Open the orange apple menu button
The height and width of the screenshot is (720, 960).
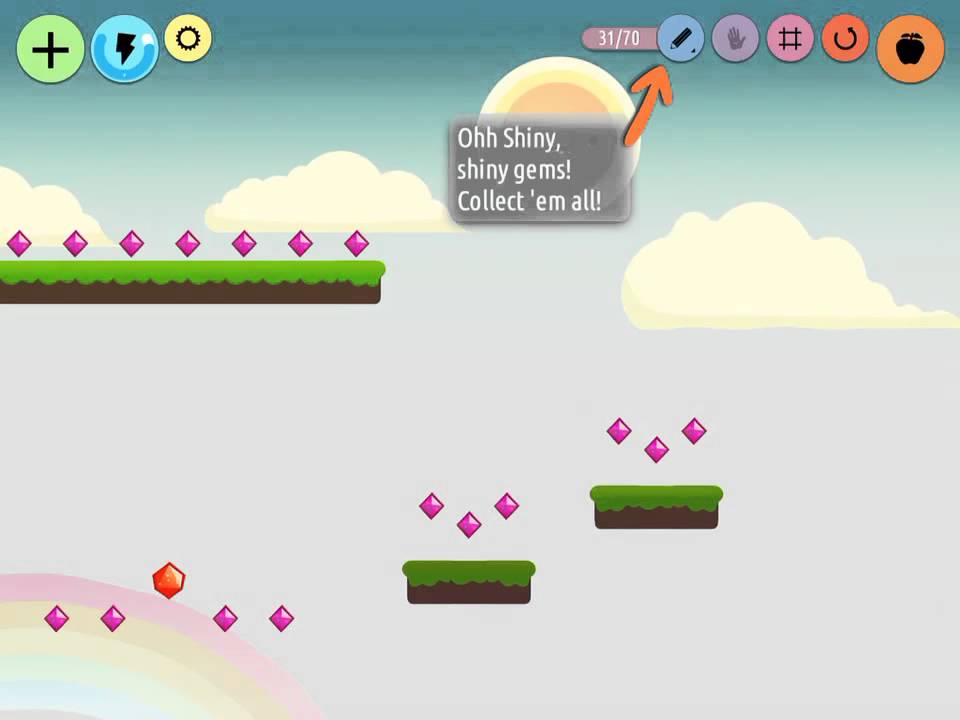910,49
